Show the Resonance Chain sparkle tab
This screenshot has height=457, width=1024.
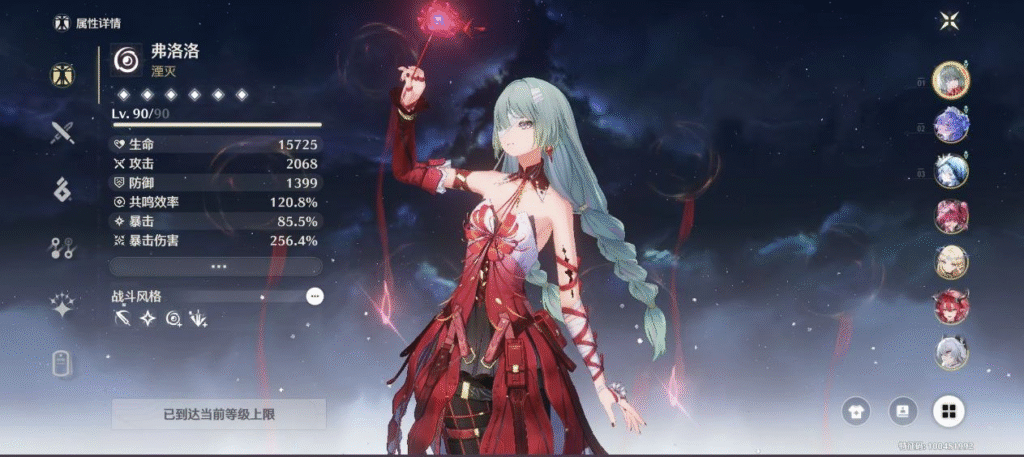coord(62,306)
